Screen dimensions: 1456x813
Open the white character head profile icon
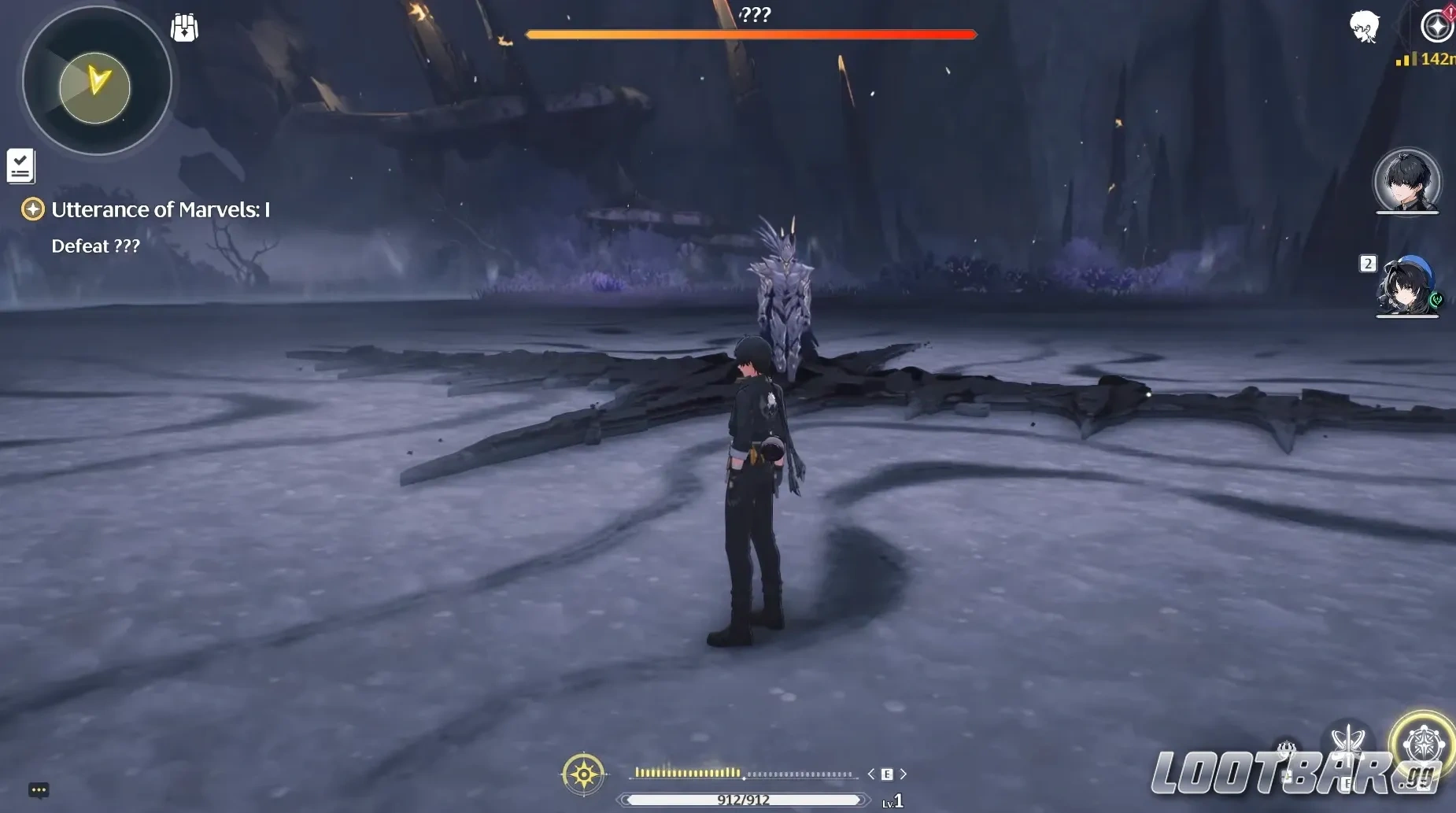point(1364,28)
